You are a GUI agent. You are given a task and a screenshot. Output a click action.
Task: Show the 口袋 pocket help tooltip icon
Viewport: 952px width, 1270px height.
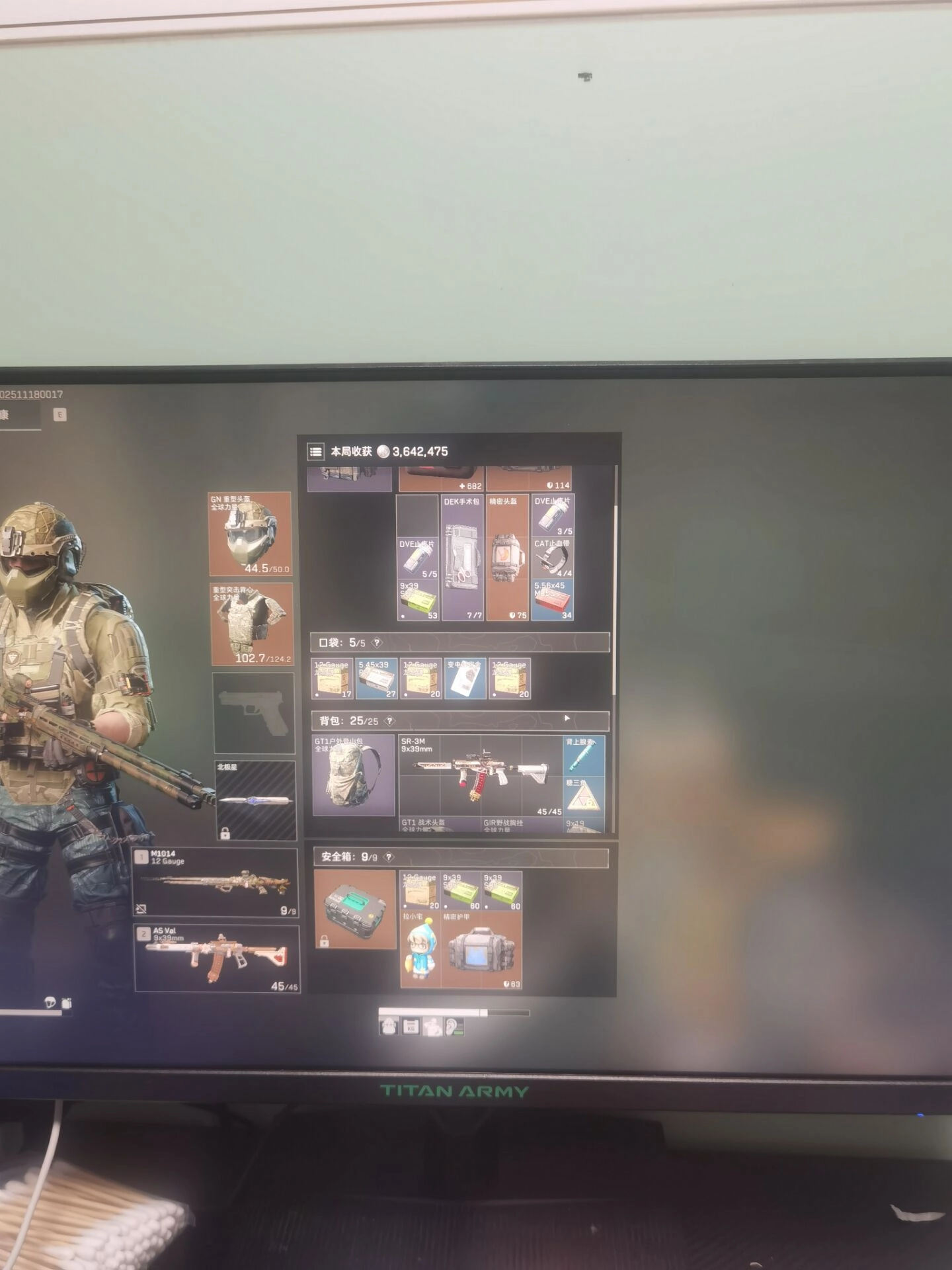click(x=377, y=642)
